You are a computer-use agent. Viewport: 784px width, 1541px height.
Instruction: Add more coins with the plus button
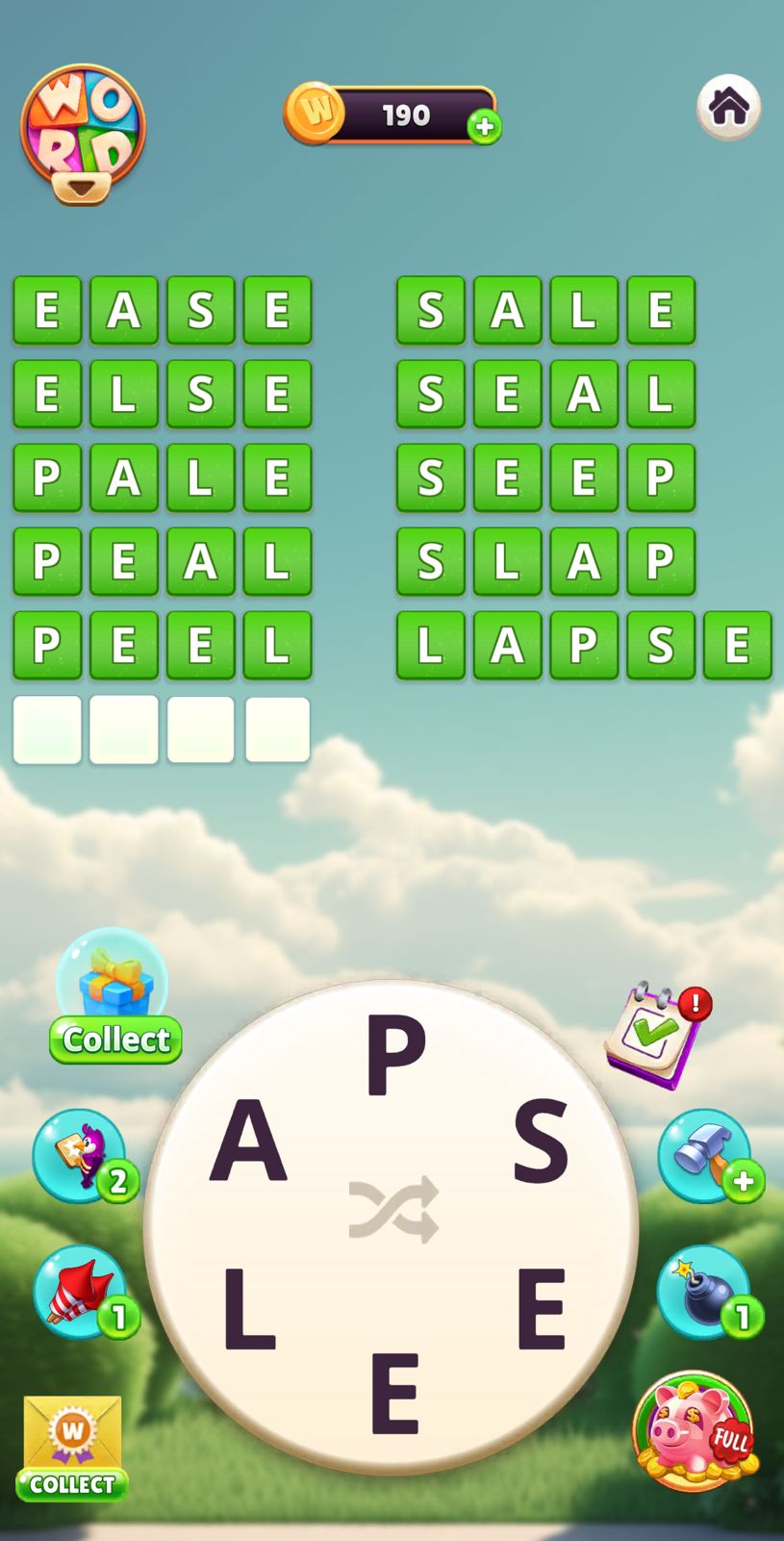[x=484, y=126]
